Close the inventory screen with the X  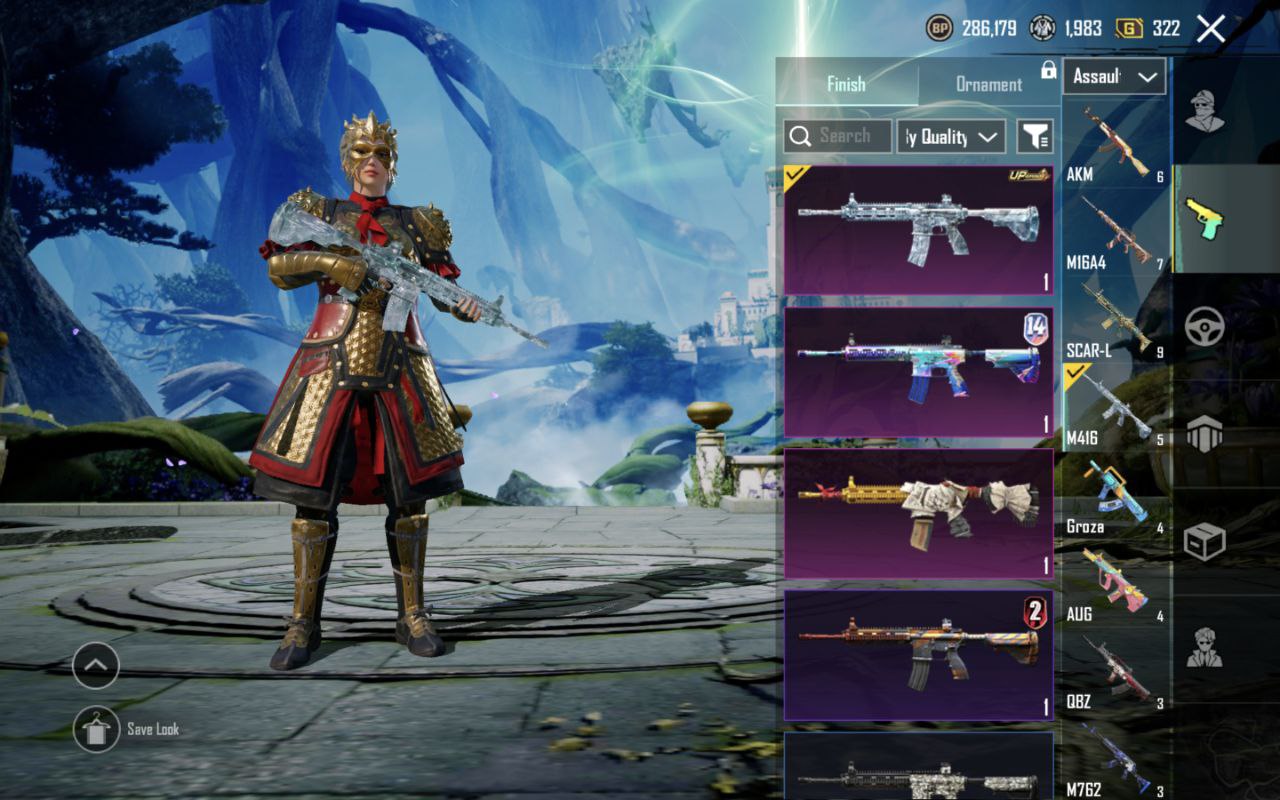(x=1210, y=29)
